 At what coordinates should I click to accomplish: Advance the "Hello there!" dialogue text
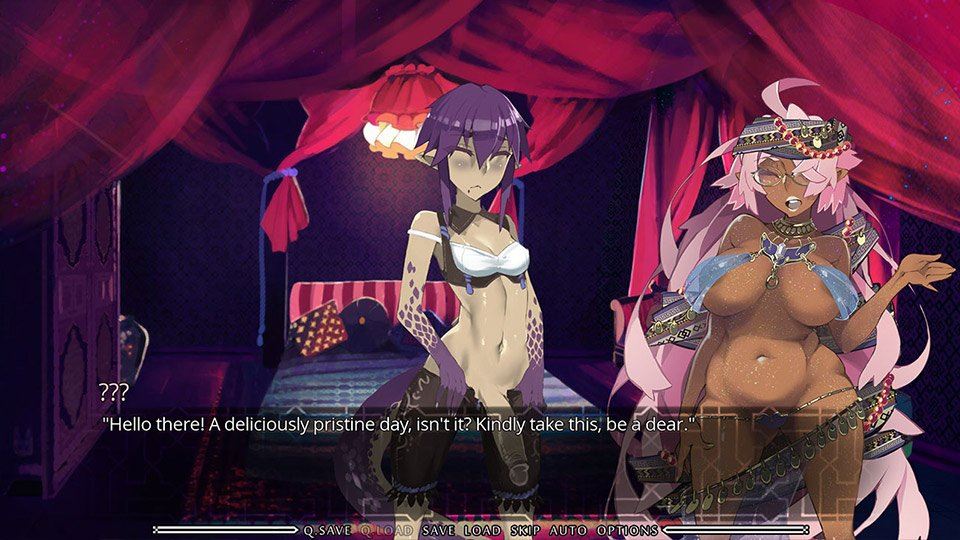pyautogui.click(x=398, y=424)
